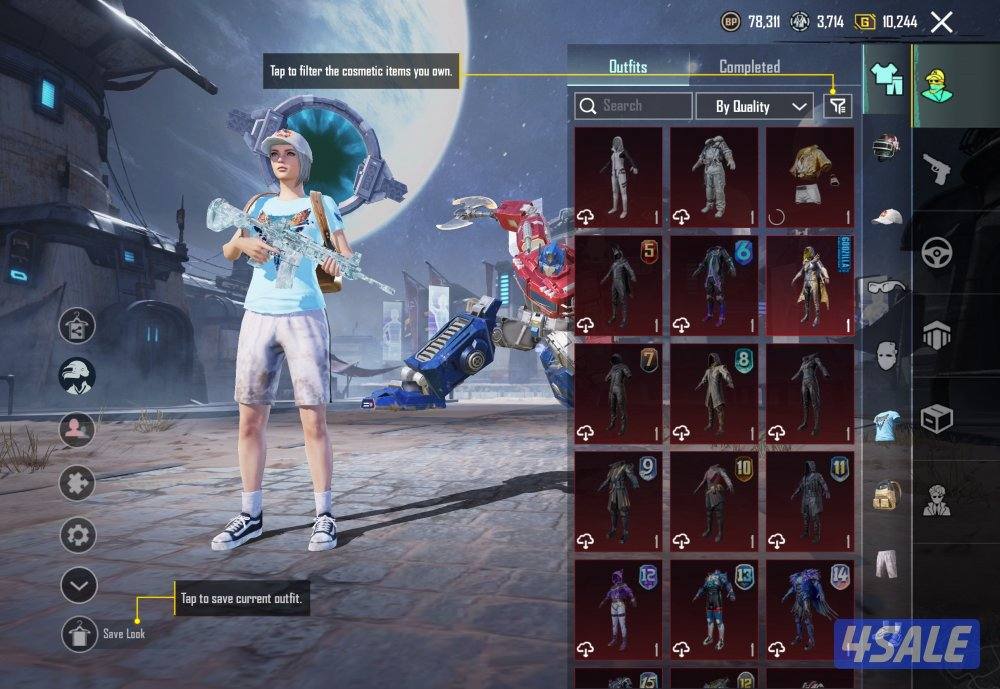The width and height of the screenshot is (1000, 689).
Task: Open the gear settings icon
Action: coord(78,535)
